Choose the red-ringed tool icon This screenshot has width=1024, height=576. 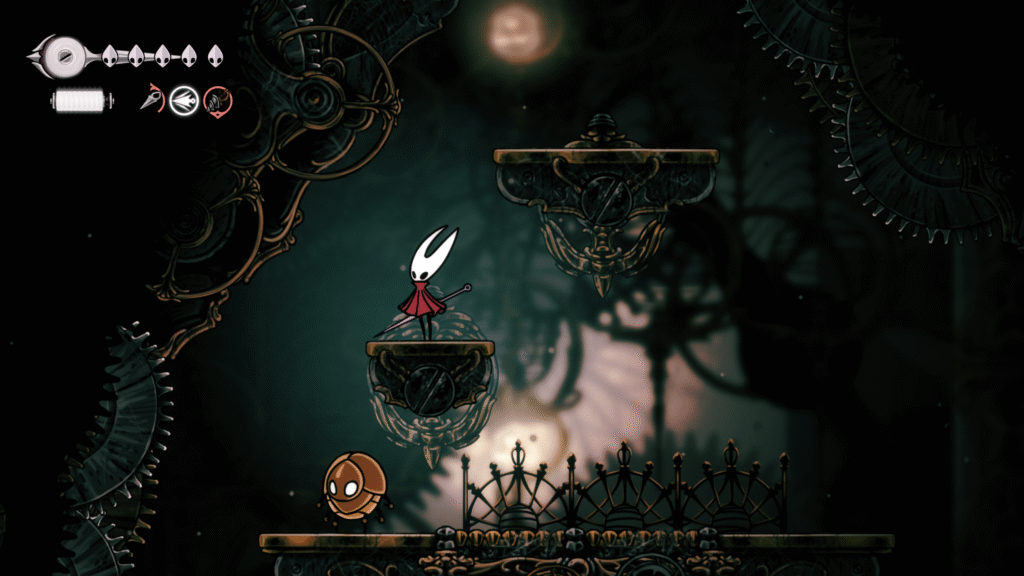217,99
